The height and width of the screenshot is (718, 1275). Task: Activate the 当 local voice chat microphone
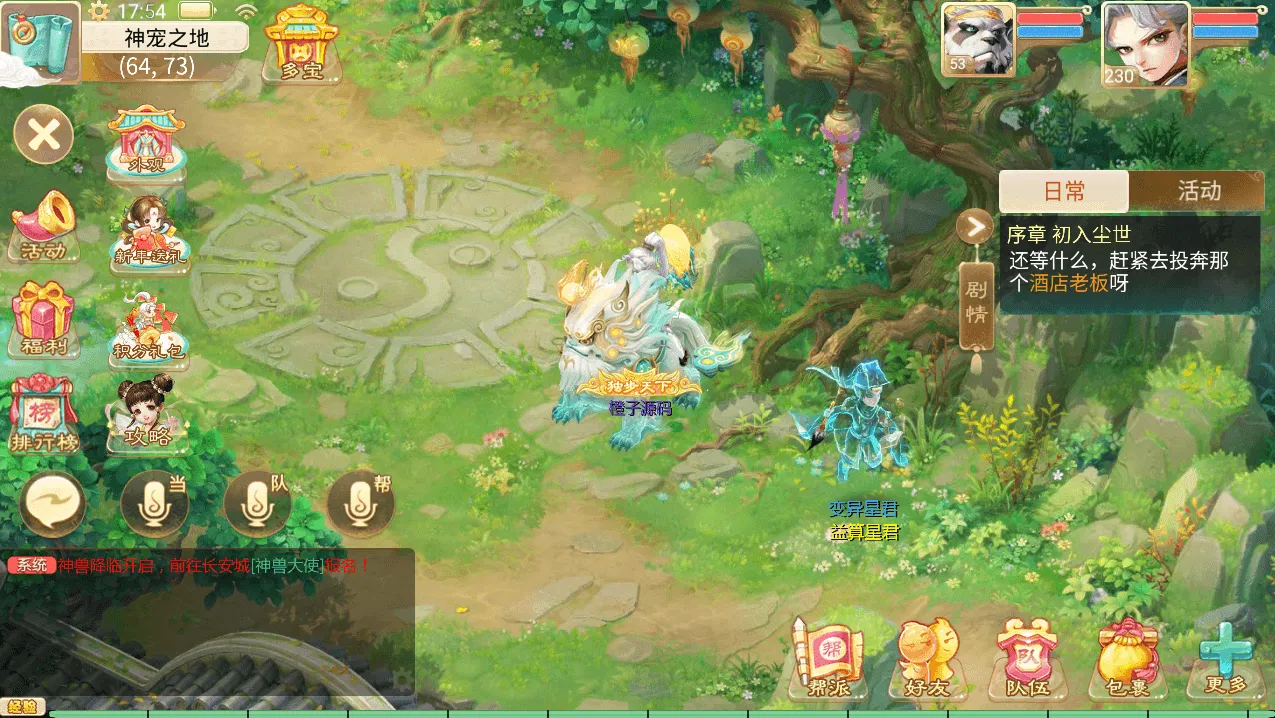154,505
